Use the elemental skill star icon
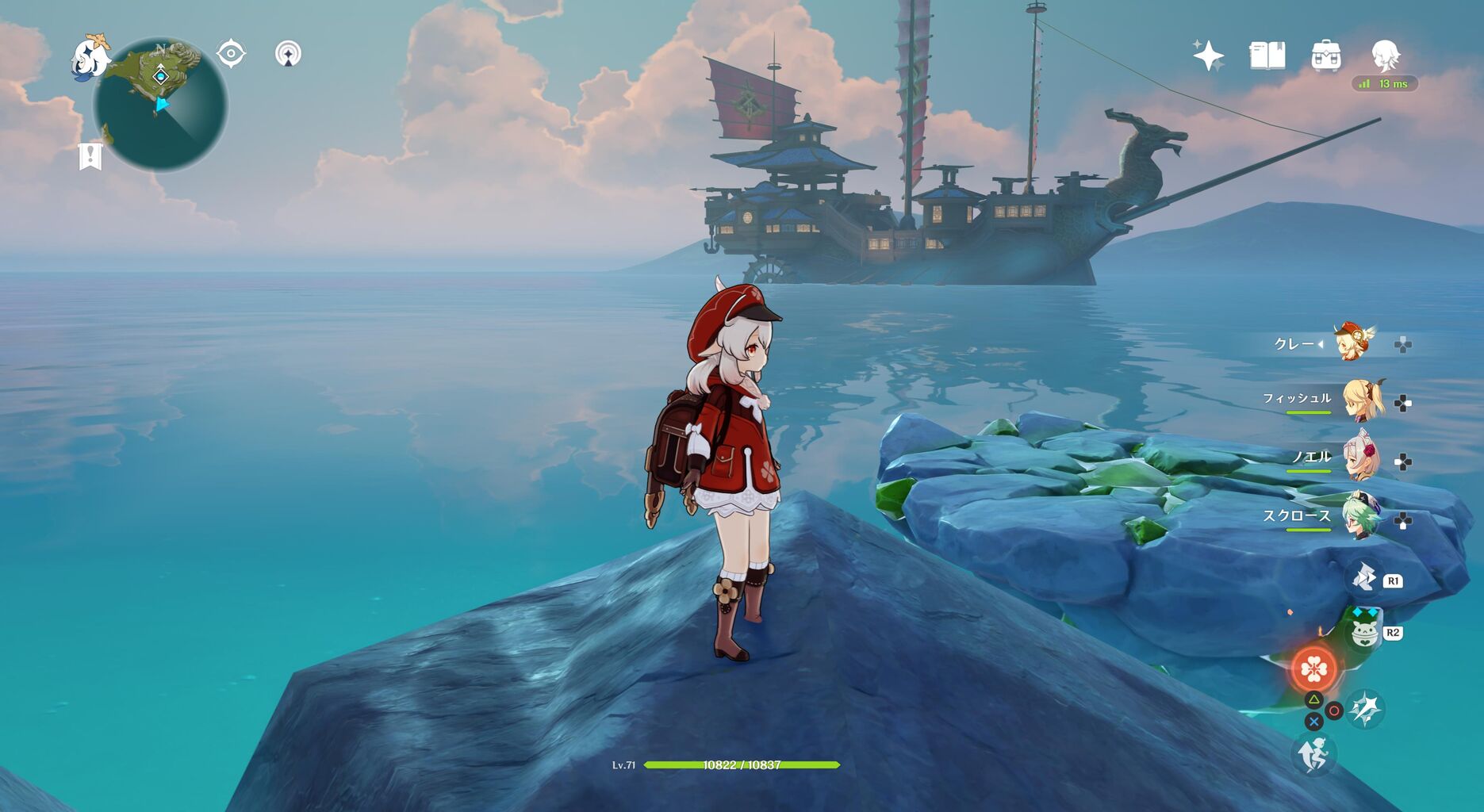The height and width of the screenshot is (812, 1484). pos(1366,709)
